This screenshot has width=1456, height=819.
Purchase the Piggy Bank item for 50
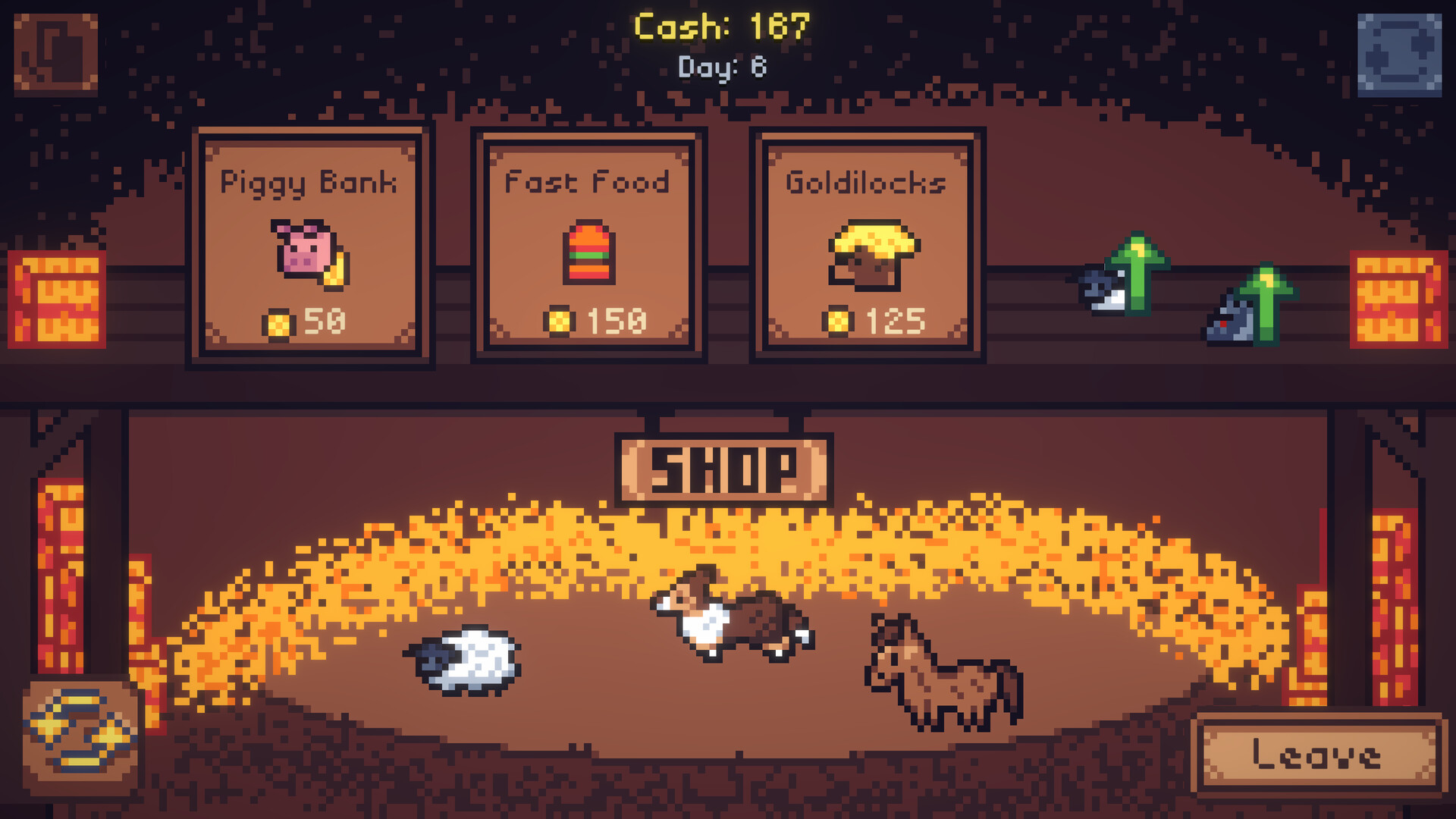click(x=311, y=246)
